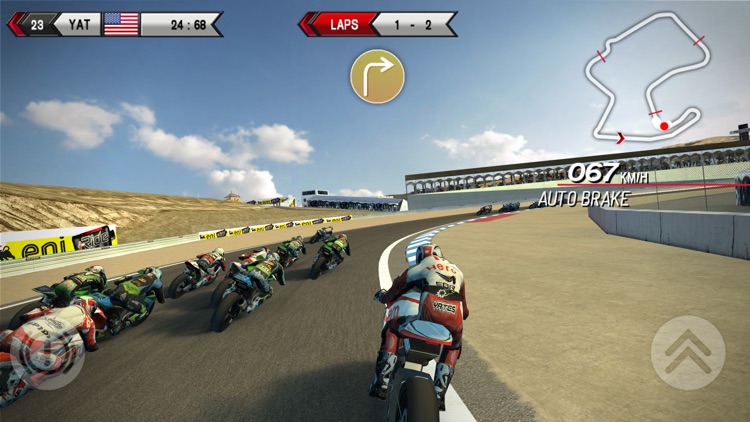Click the track layout minimap

(644, 79)
